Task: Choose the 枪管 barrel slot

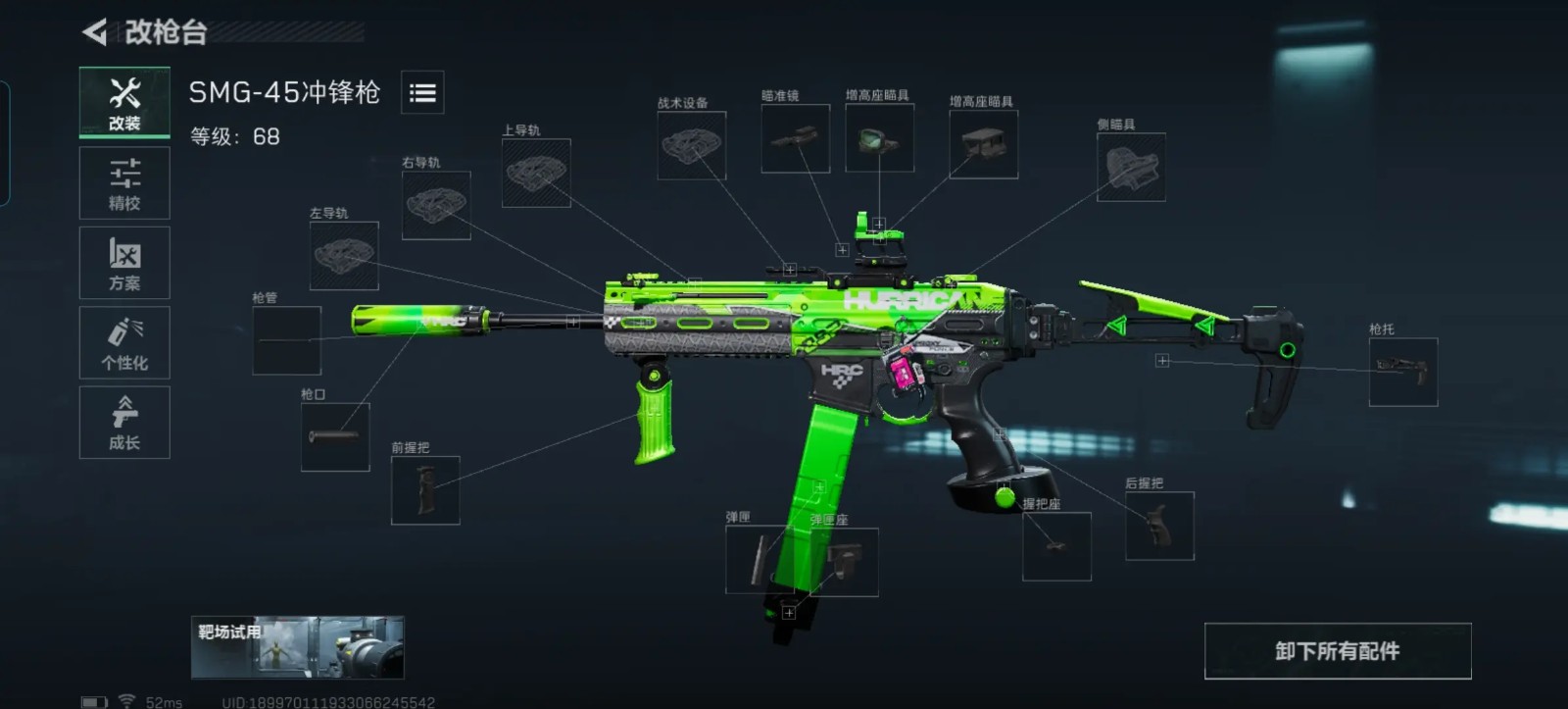Action: point(286,340)
